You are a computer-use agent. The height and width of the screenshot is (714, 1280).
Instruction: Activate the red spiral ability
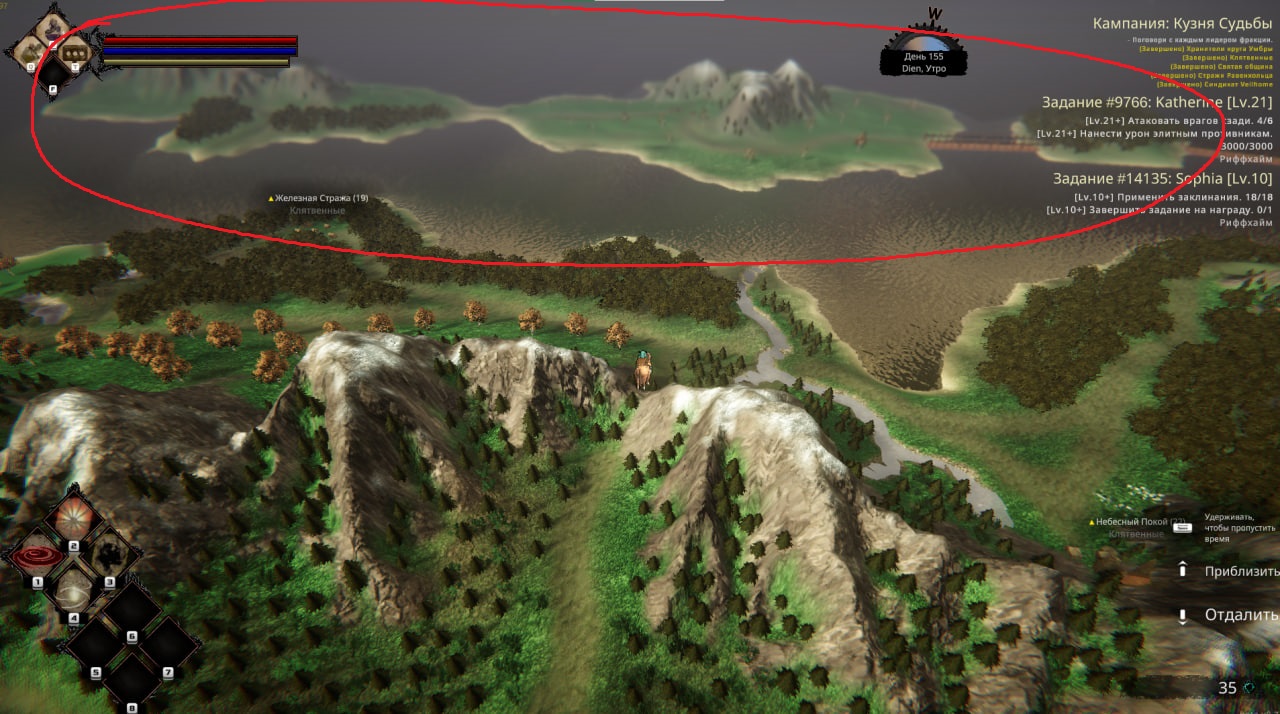38,556
